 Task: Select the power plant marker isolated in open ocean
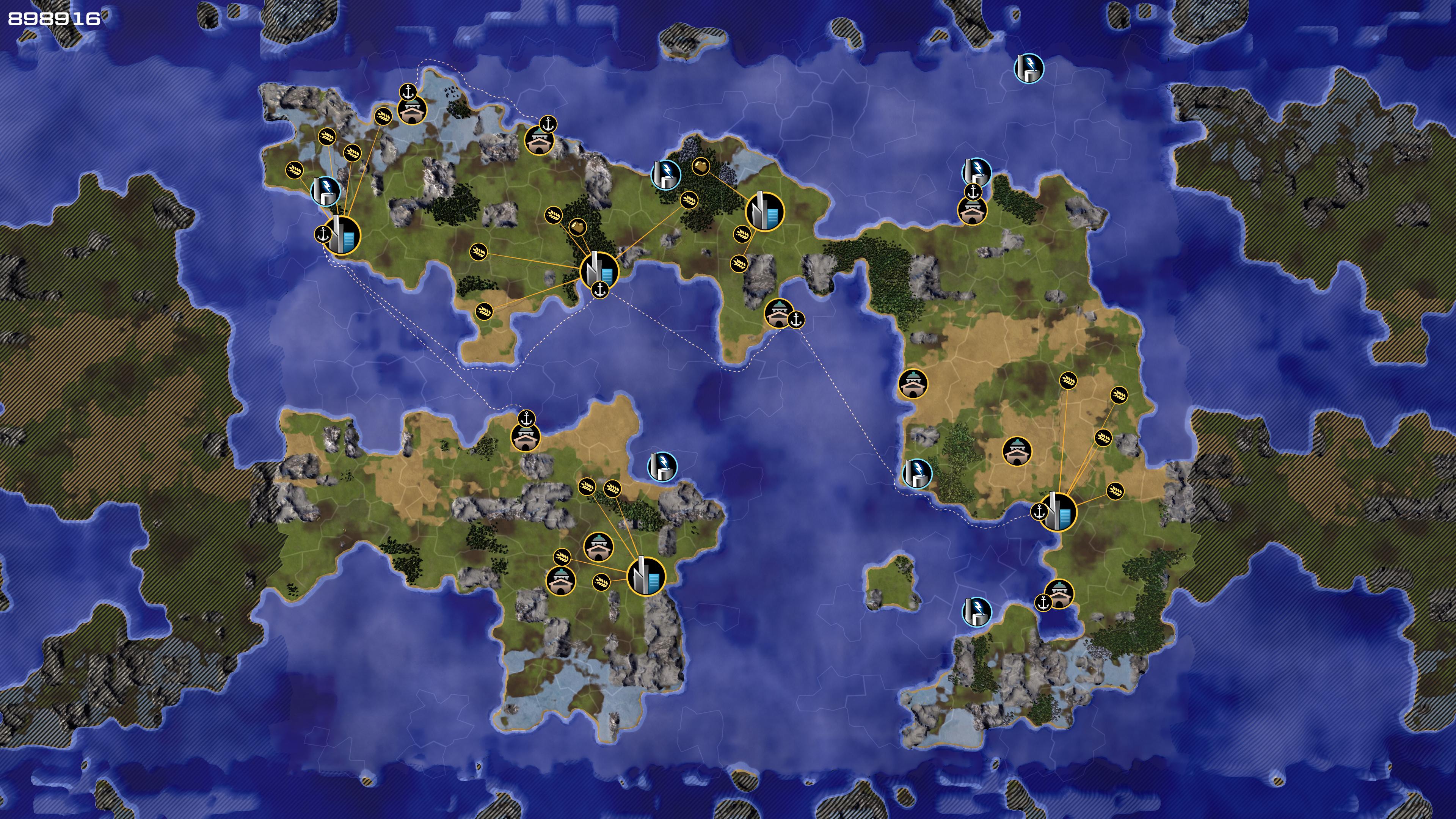[1029, 68]
